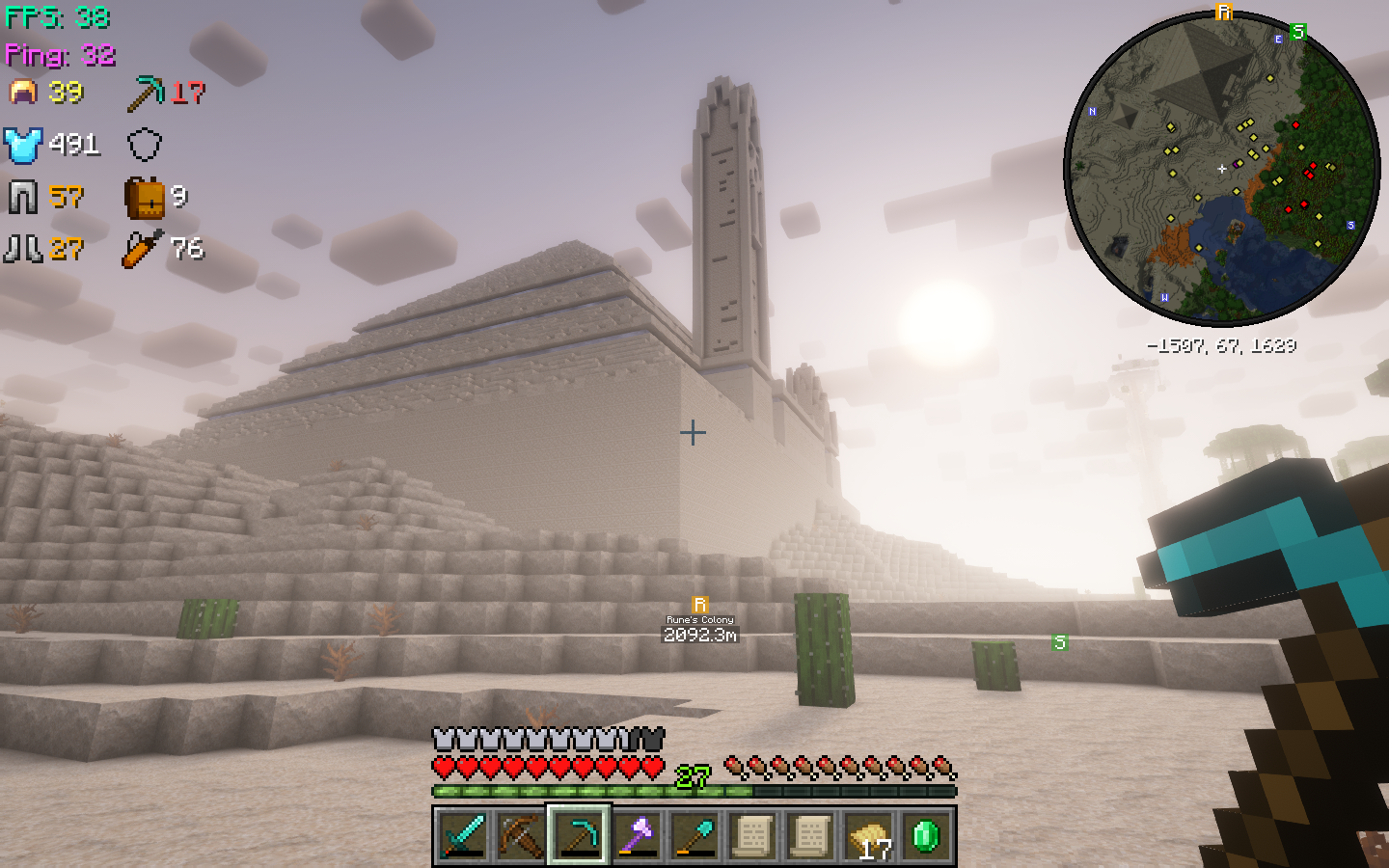
Task: Click the arrow quiver icon showing 76
Action: click(140, 249)
